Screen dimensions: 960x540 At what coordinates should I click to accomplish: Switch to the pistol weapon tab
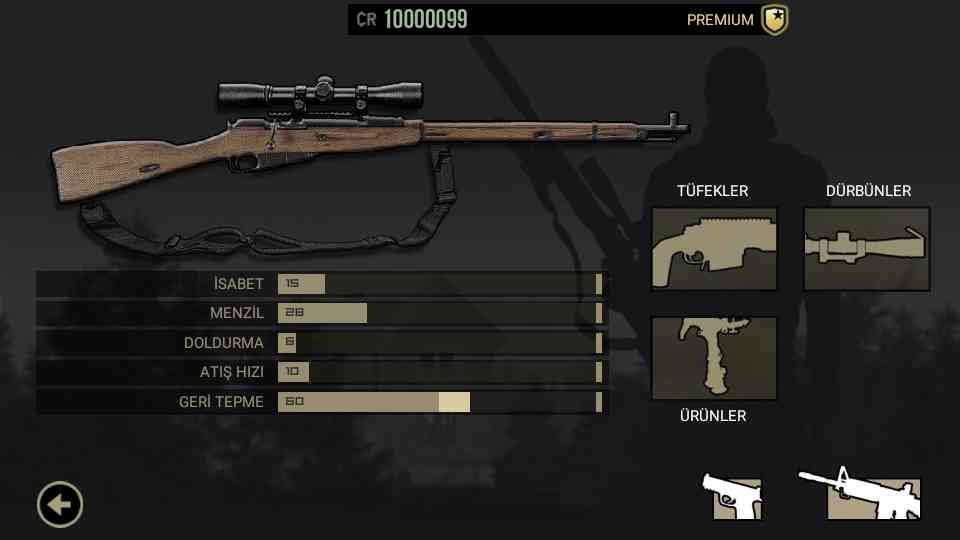[x=735, y=496]
